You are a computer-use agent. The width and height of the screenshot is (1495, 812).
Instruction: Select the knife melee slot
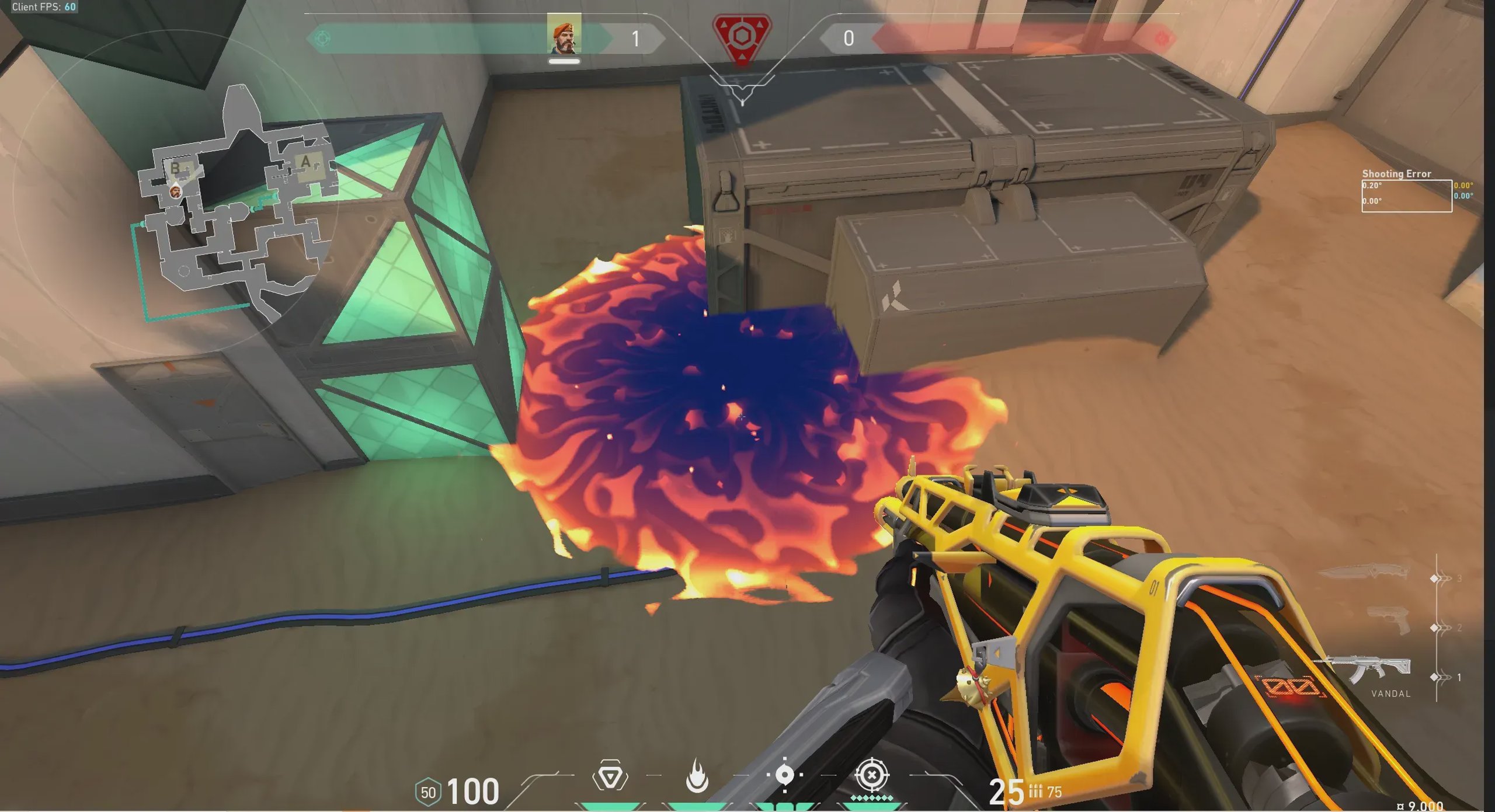[1364, 571]
